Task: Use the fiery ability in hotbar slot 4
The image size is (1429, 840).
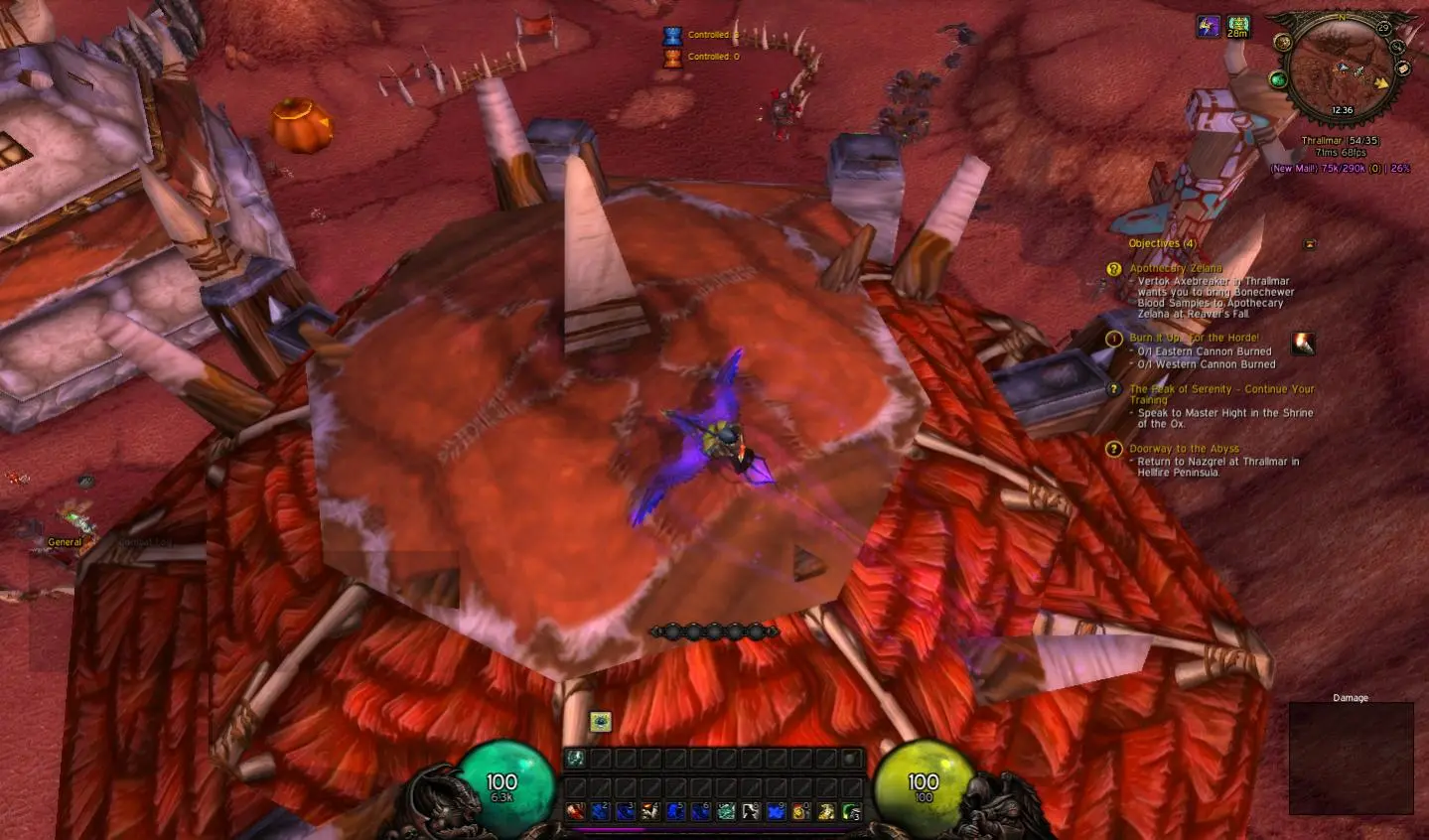Action: [x=650, y=811]
